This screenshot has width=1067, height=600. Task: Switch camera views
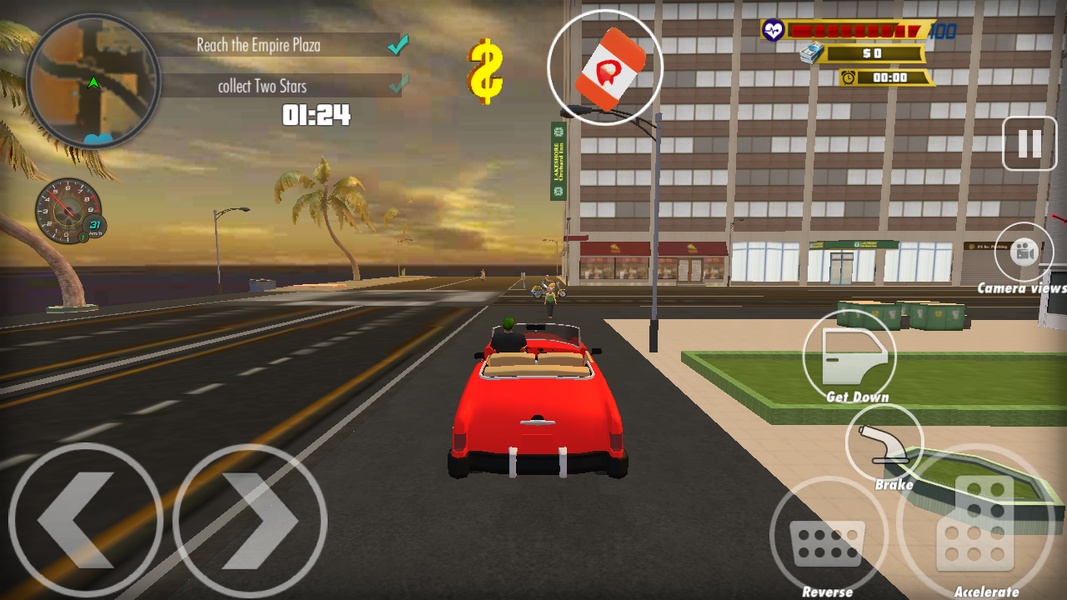point(1024,252)
